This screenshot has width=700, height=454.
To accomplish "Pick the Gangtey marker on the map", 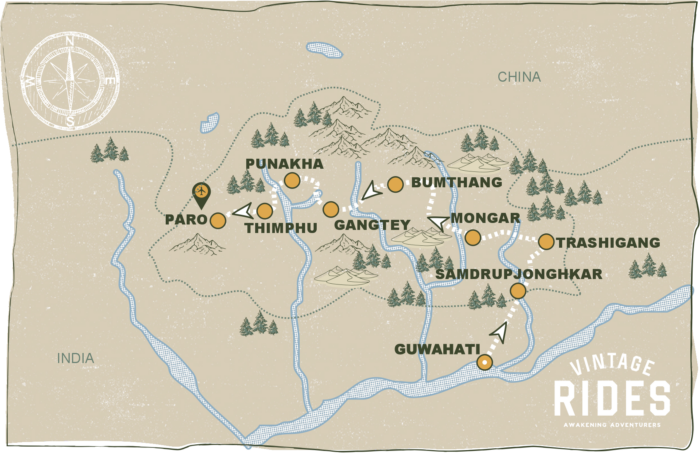I will [331, 209].
